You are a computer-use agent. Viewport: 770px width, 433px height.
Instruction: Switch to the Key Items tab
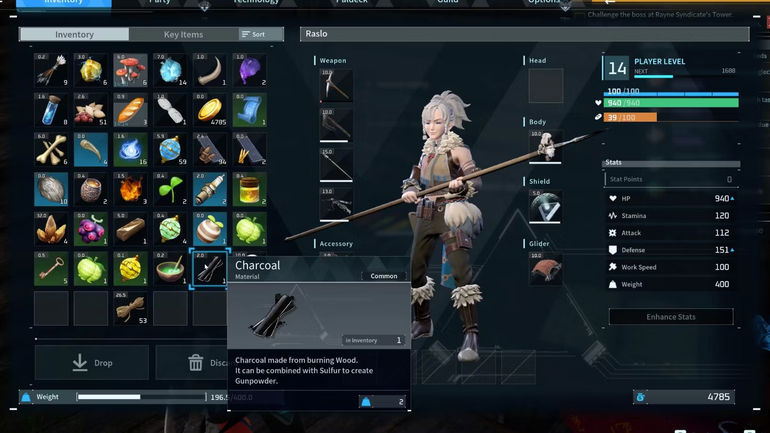pos(184,34)
